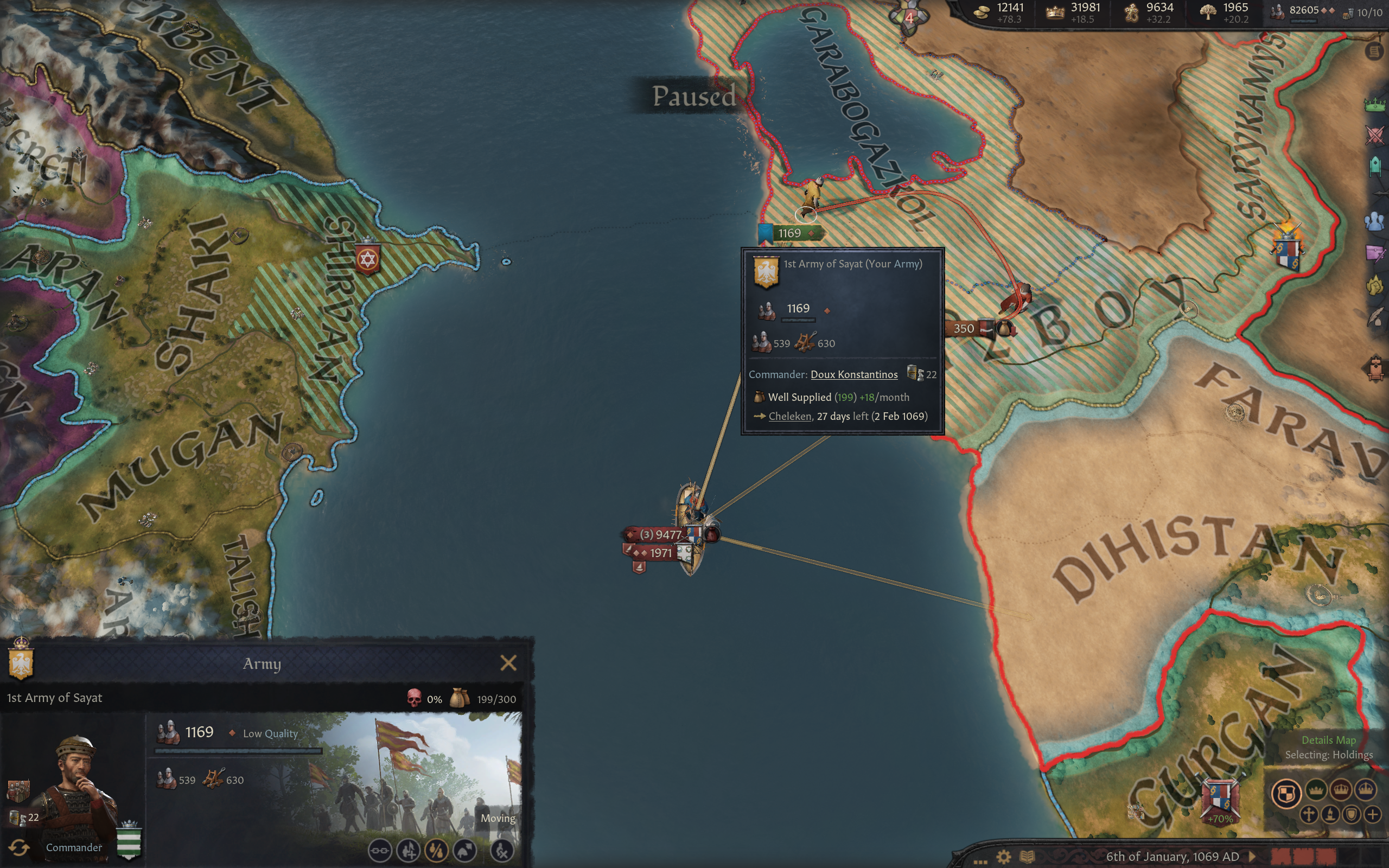Show the faith cross map mode
Image resolution: width=1389 pixels, height=868 pixels.
tap(1309, 815)
